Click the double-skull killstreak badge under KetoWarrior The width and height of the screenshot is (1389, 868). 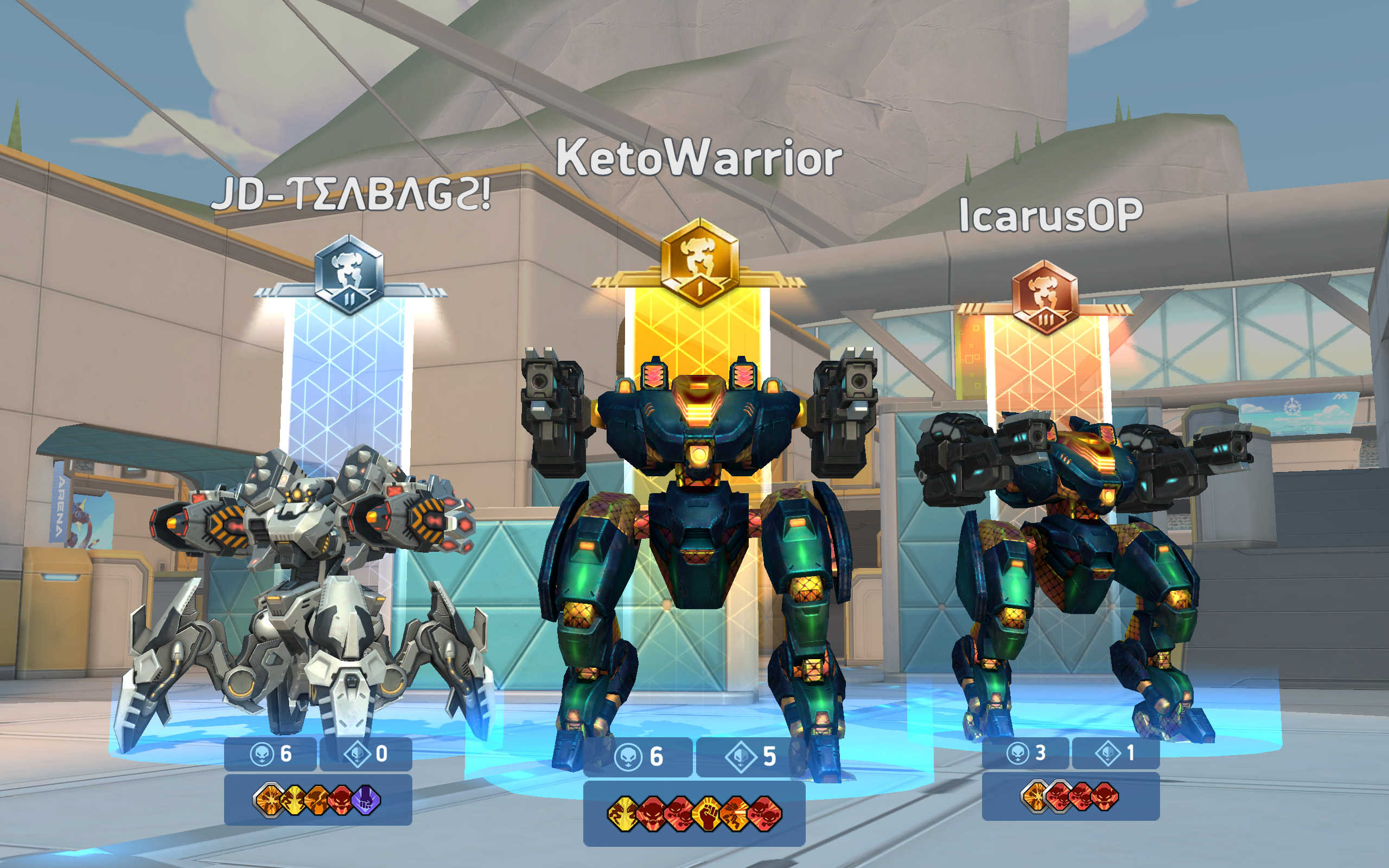[679, 815]
